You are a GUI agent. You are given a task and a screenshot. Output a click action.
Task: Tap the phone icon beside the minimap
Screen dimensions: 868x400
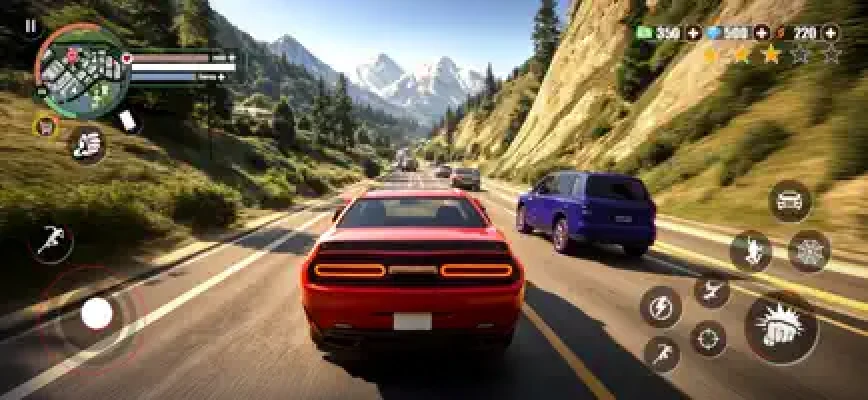(x=127, y=120)
